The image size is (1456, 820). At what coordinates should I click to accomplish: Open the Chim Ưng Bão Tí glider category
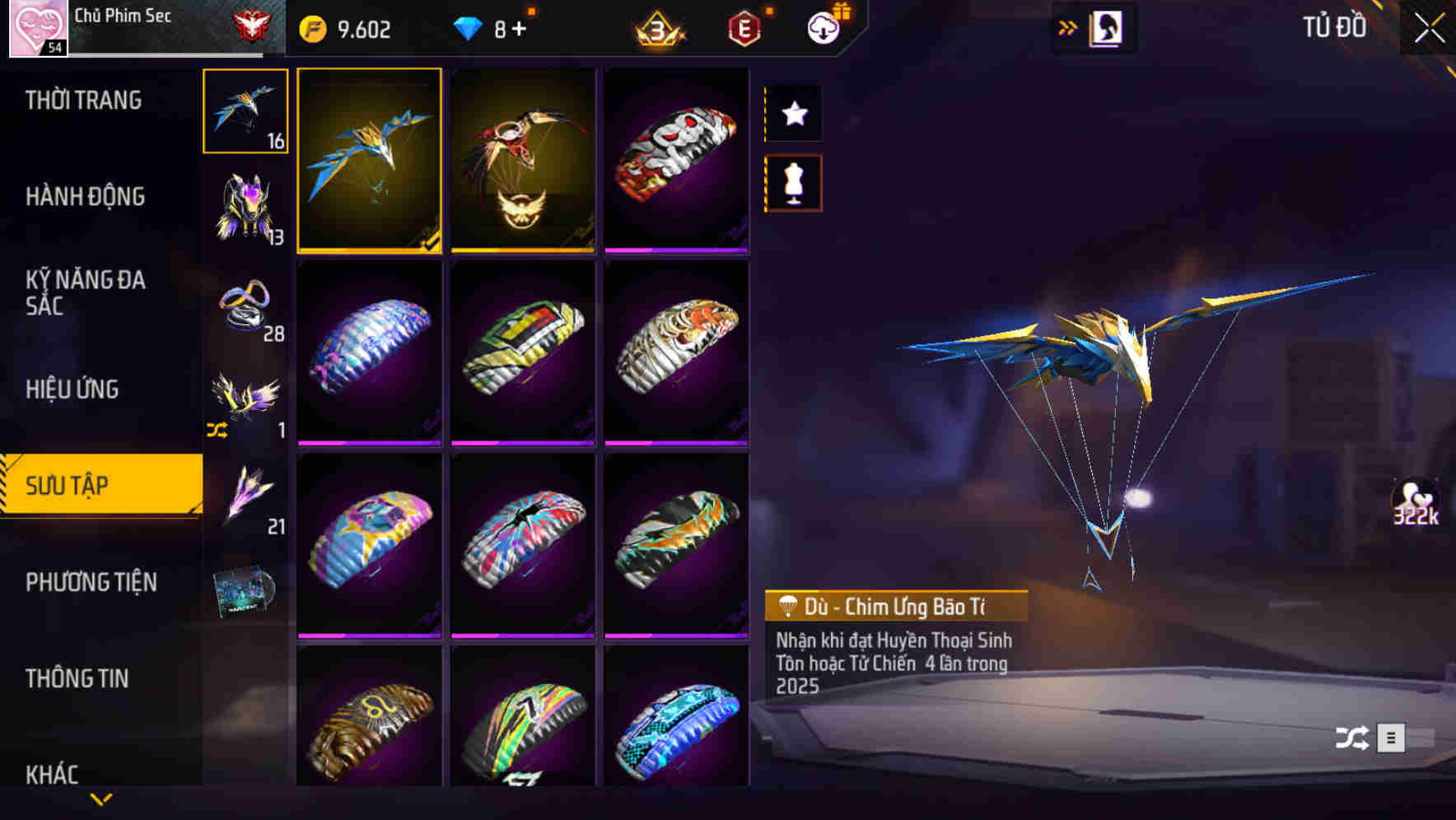click(245, 111)
